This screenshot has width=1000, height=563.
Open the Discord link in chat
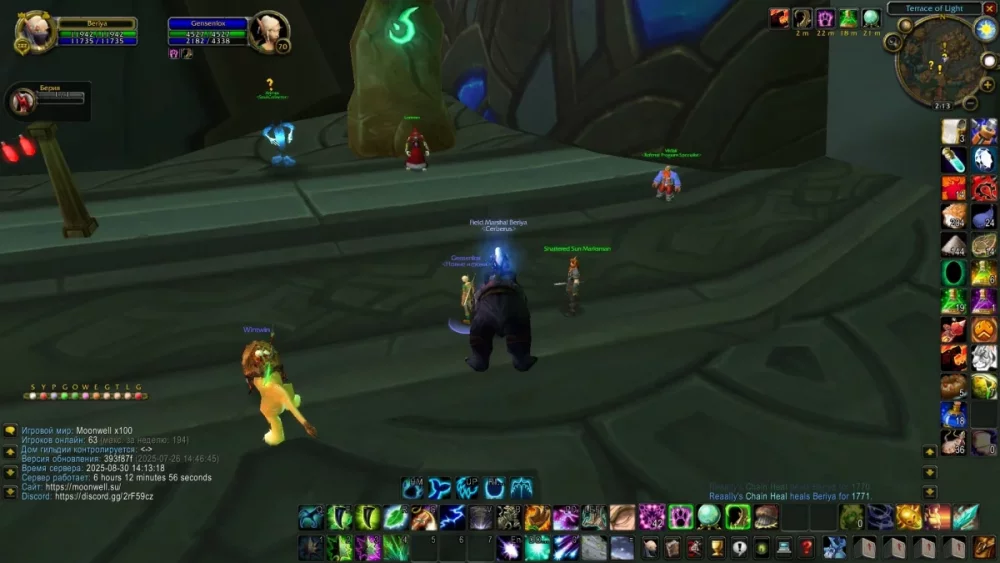pyautogui.click(x=105, y=497)
